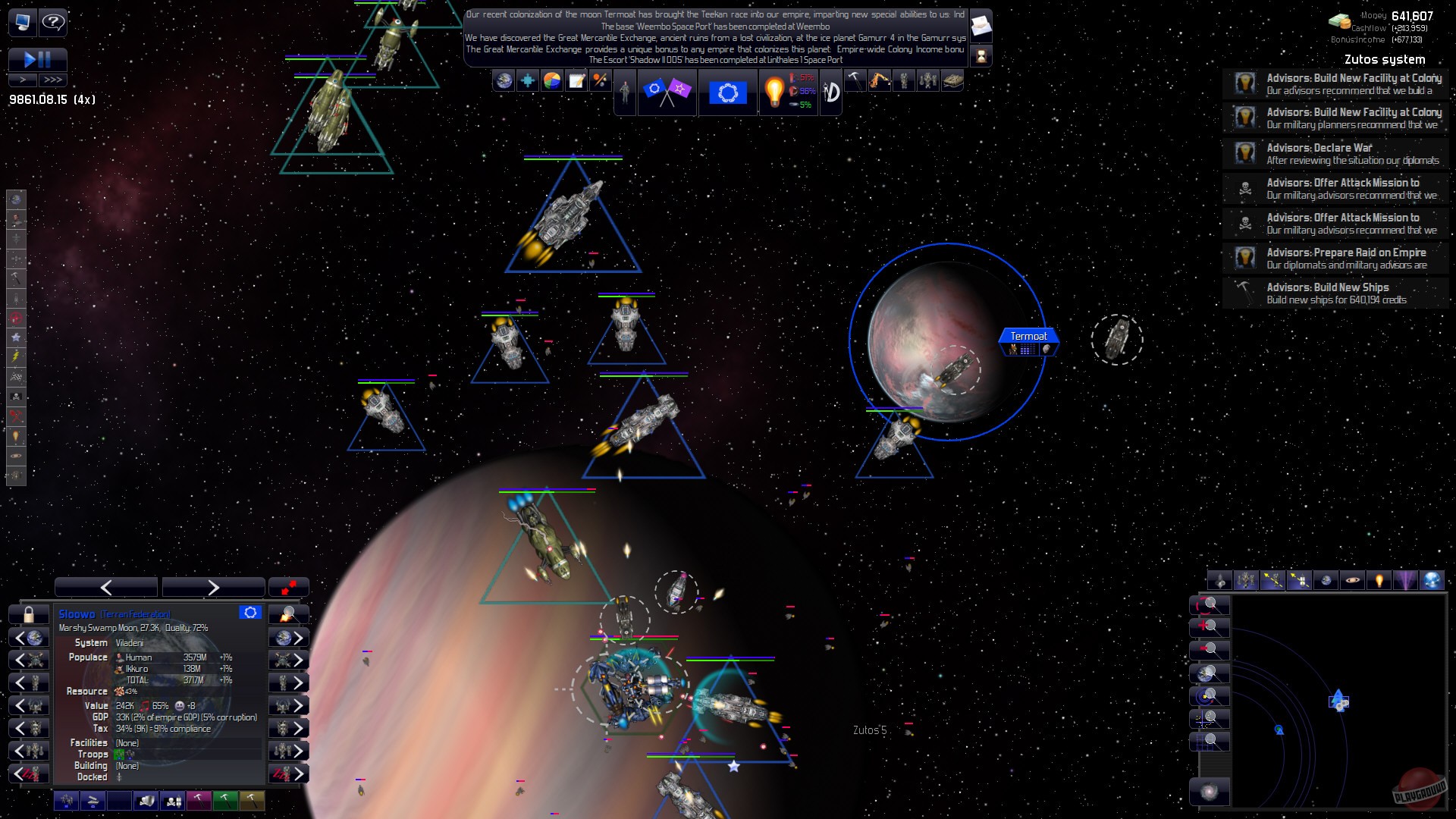Toggle planet display on the minimap
This screenshot has width=1456, height=819.
1353,580
